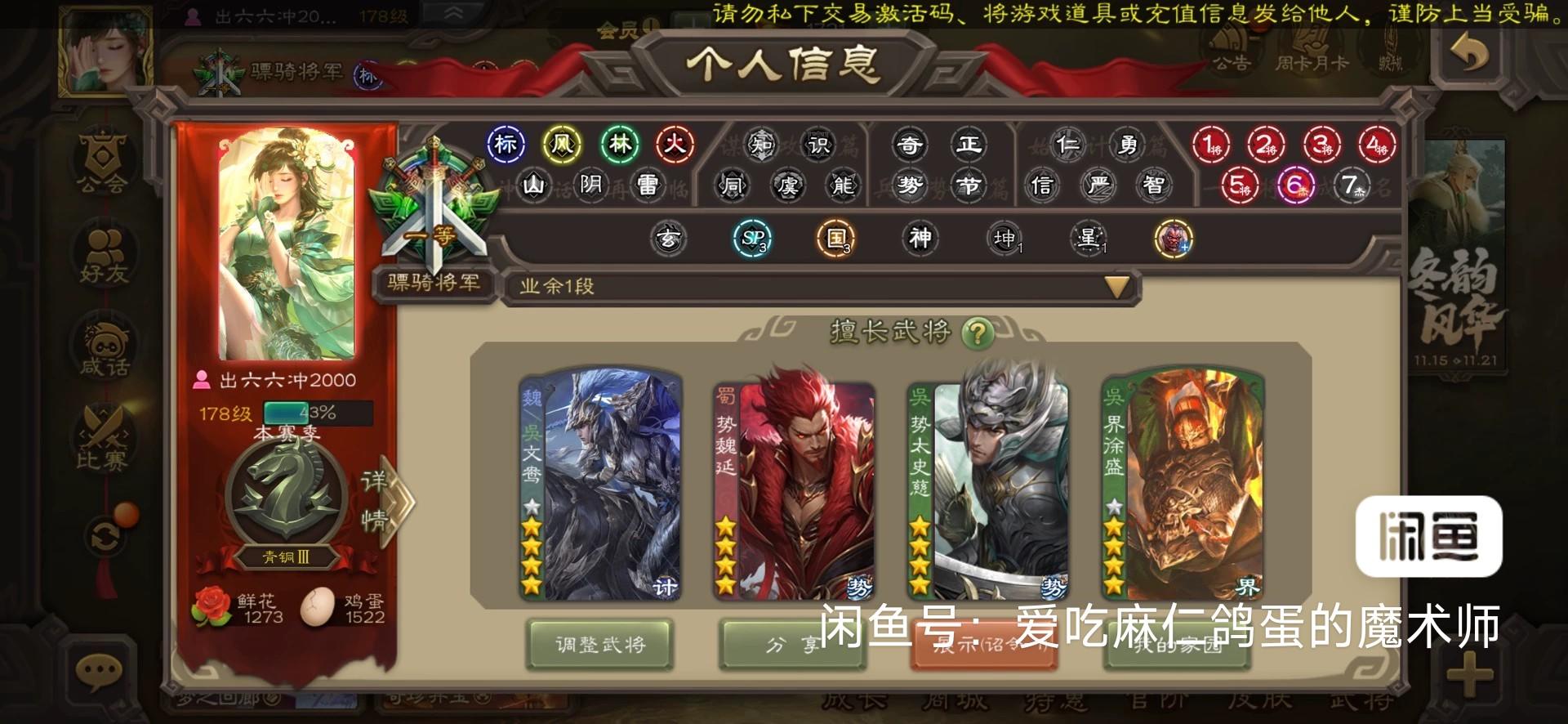1568x724 pixels.
Task: Toggle the 火 pack filter
Action: pyautogui.click(x=676, y=144)
